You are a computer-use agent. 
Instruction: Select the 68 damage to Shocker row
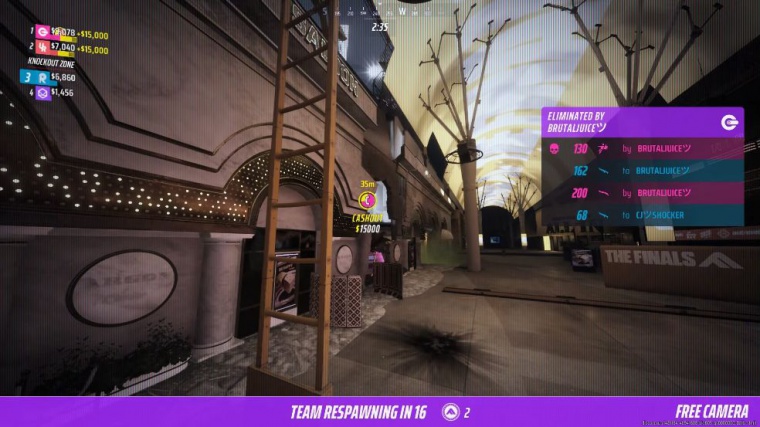point(642,215)
